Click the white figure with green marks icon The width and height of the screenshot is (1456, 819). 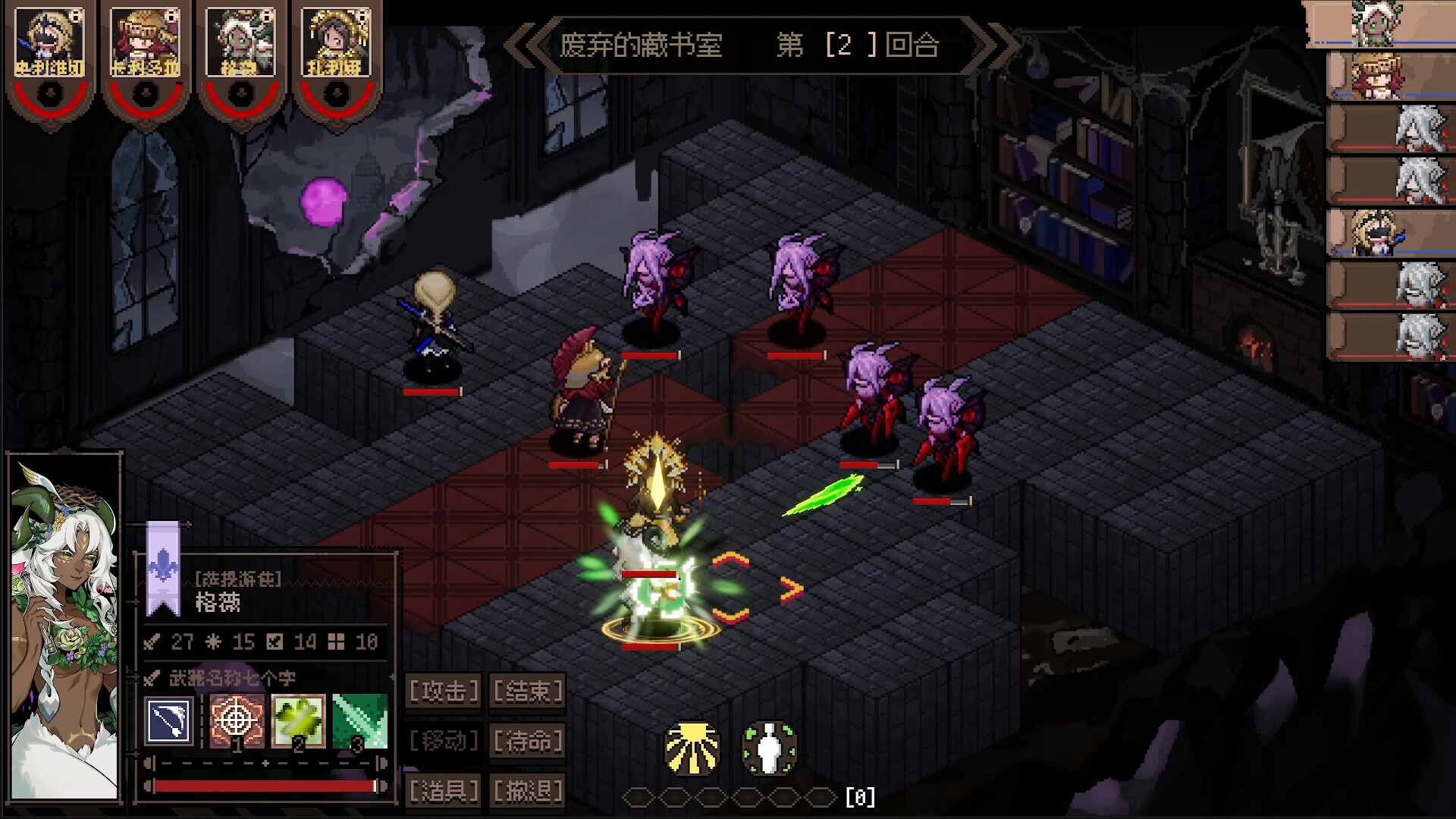click(769, 748)
